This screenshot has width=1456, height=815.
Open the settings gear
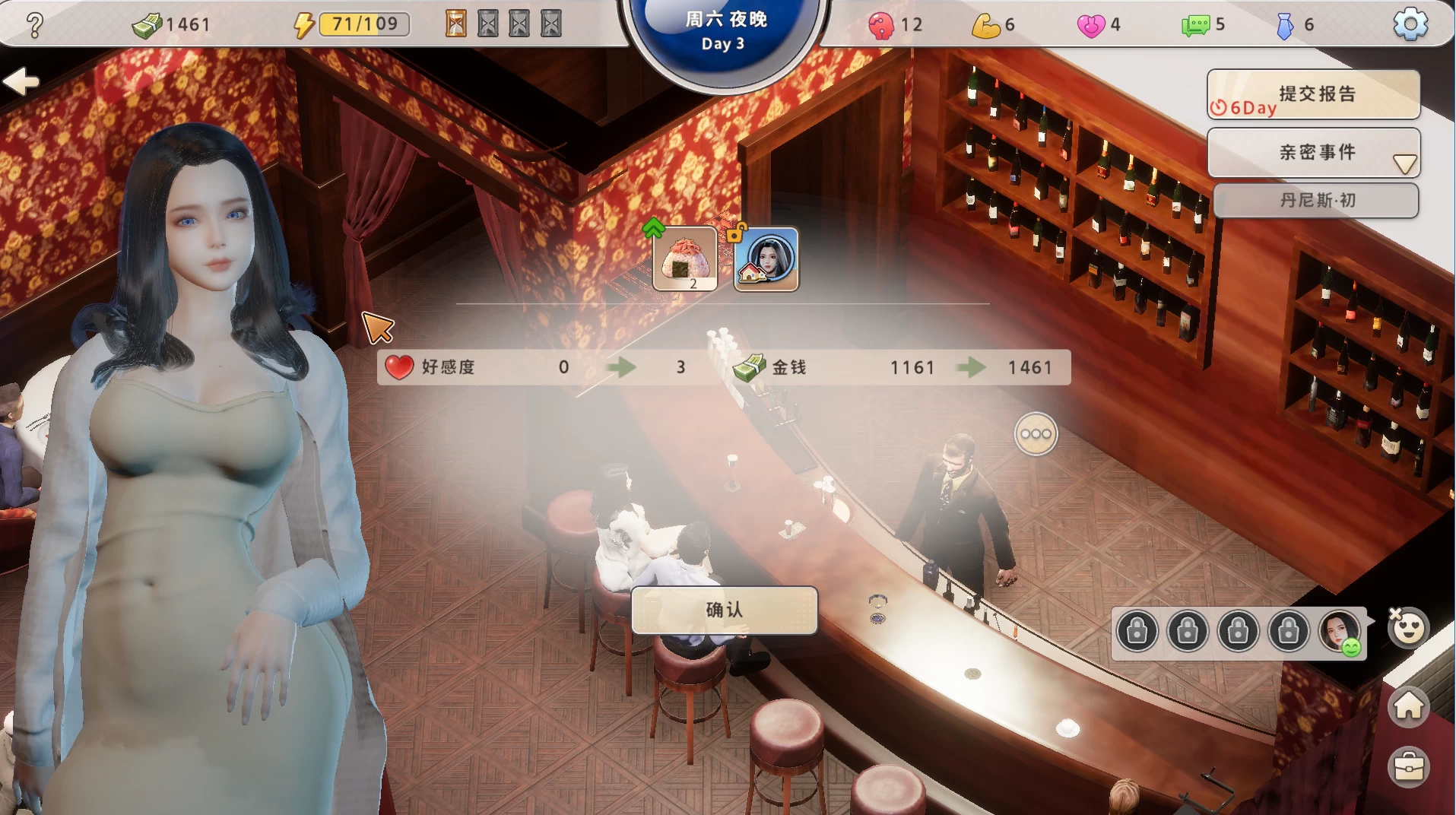pos(1410,24)
